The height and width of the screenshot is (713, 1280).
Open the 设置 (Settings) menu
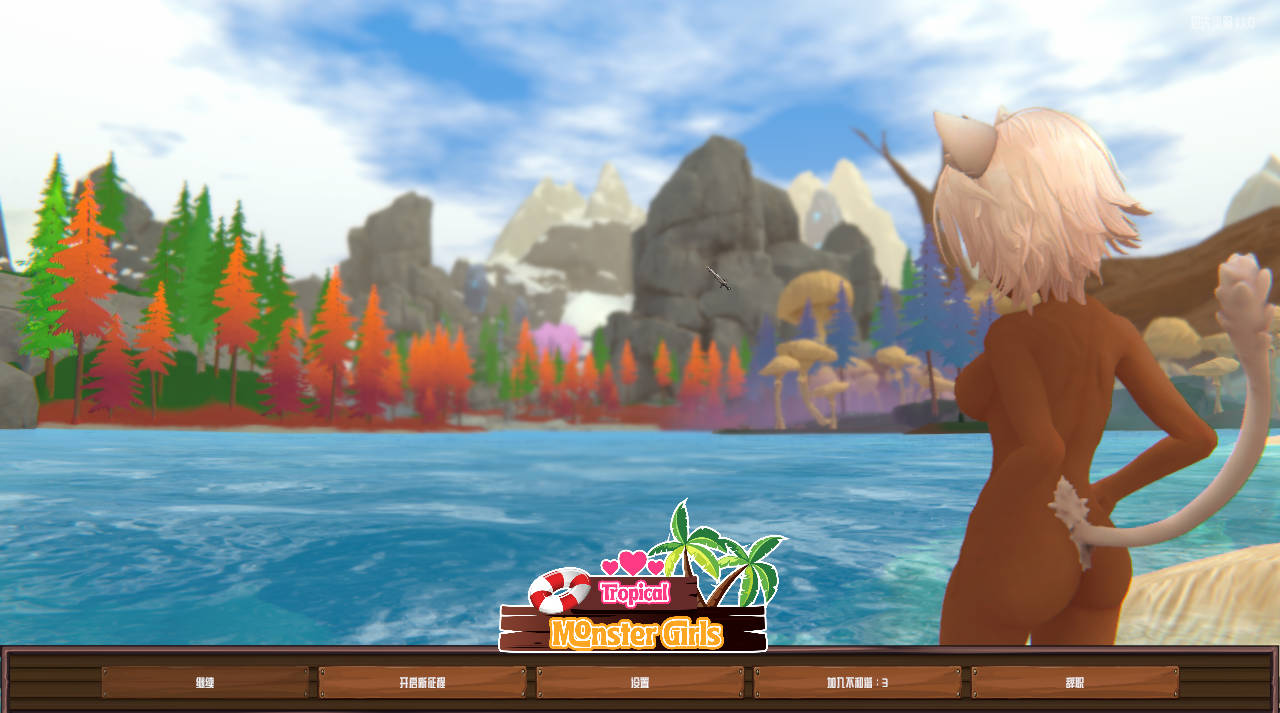pos(640,683)
